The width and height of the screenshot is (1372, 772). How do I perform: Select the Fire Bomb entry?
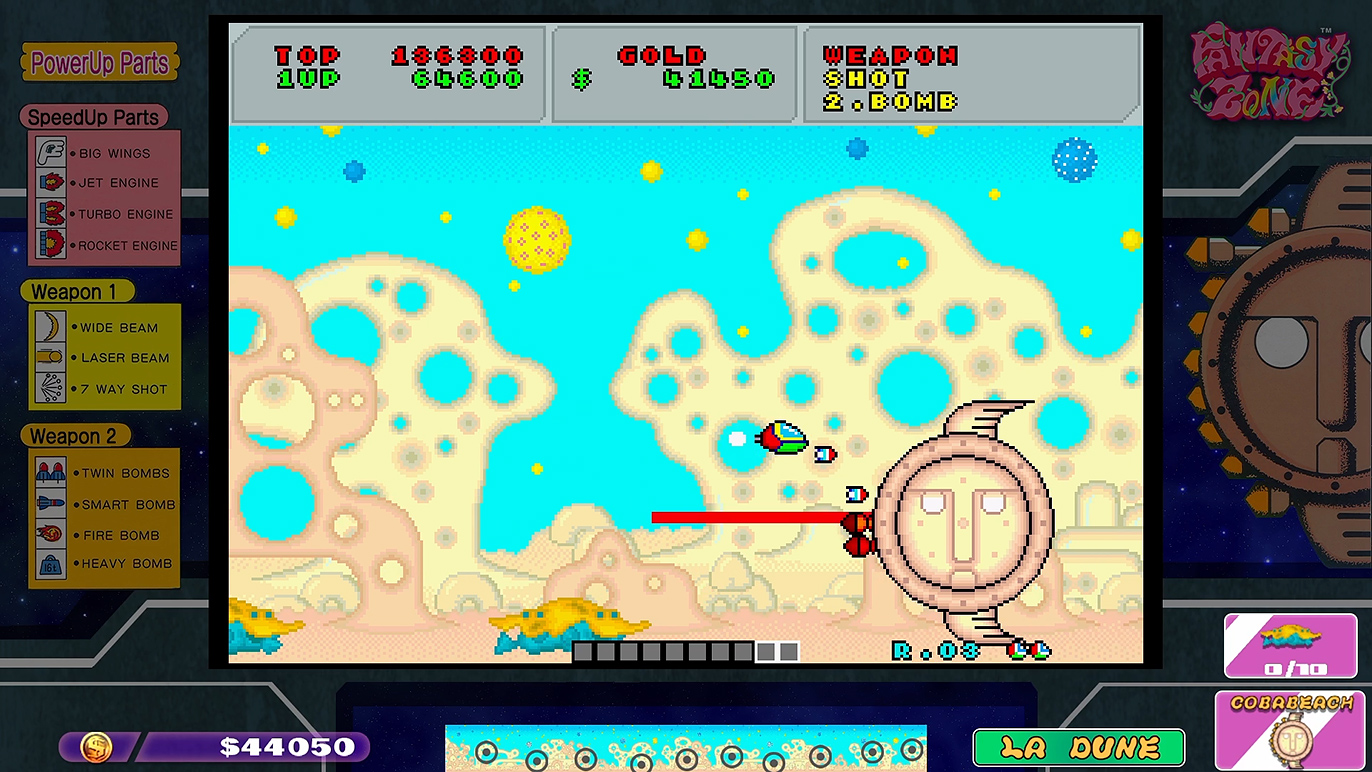point(105,535)
